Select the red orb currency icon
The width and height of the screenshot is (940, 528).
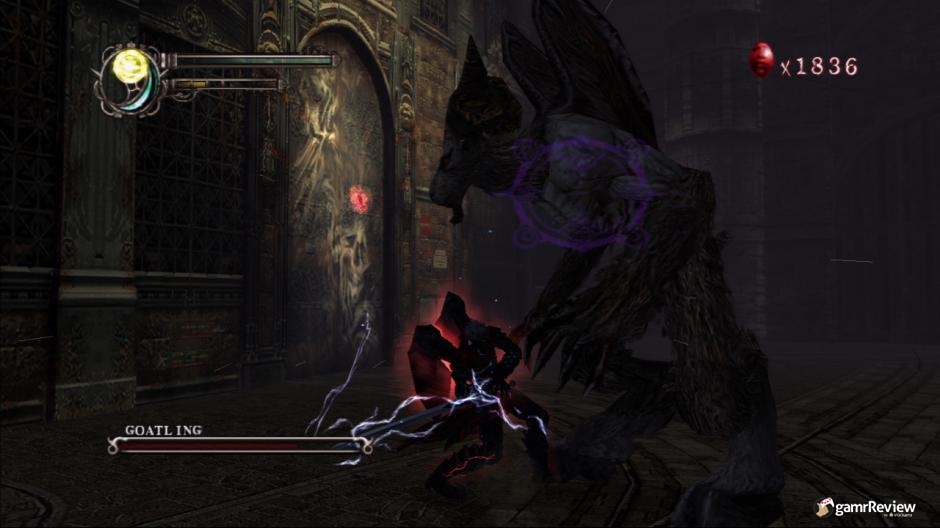coord(761,61)
